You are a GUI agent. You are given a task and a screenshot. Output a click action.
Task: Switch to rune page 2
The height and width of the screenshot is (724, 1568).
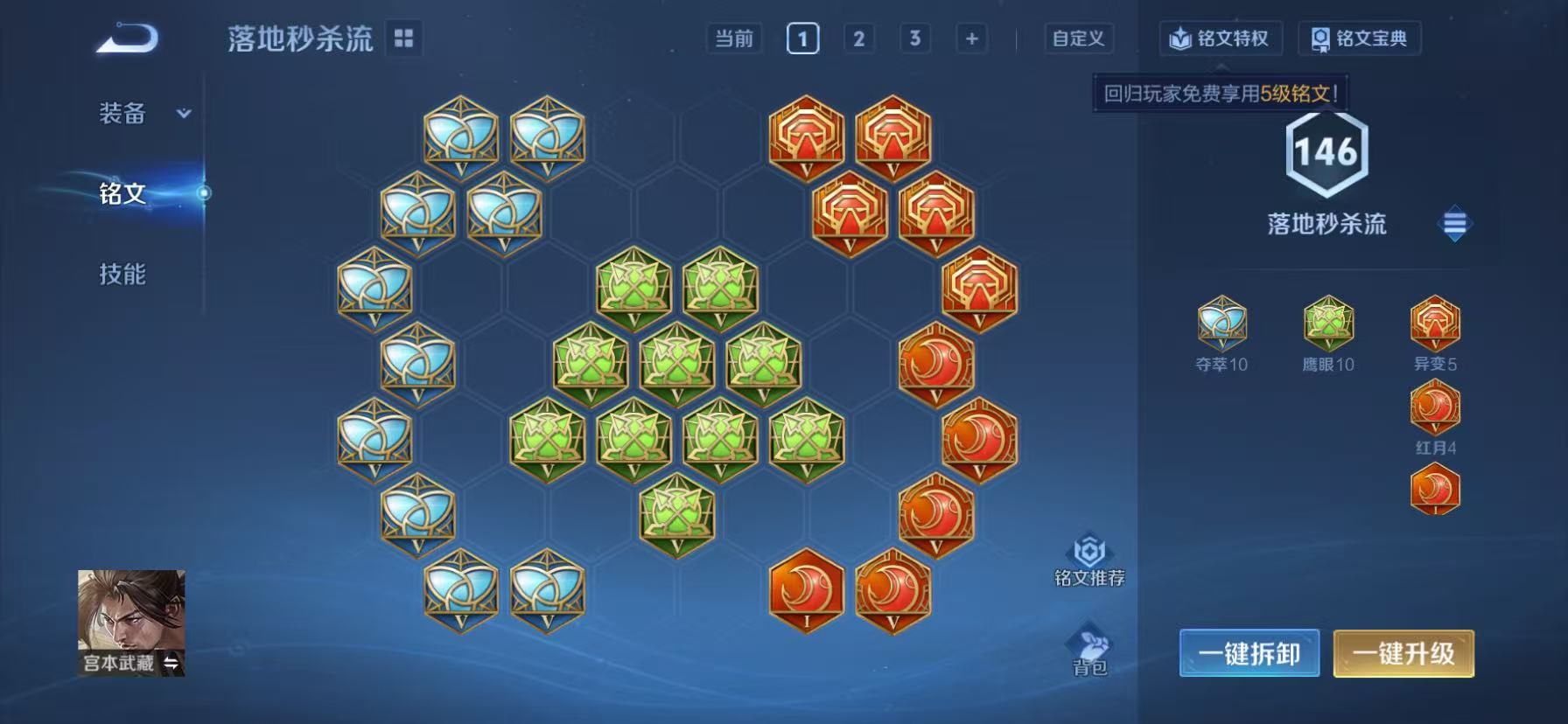coord(858,38)
